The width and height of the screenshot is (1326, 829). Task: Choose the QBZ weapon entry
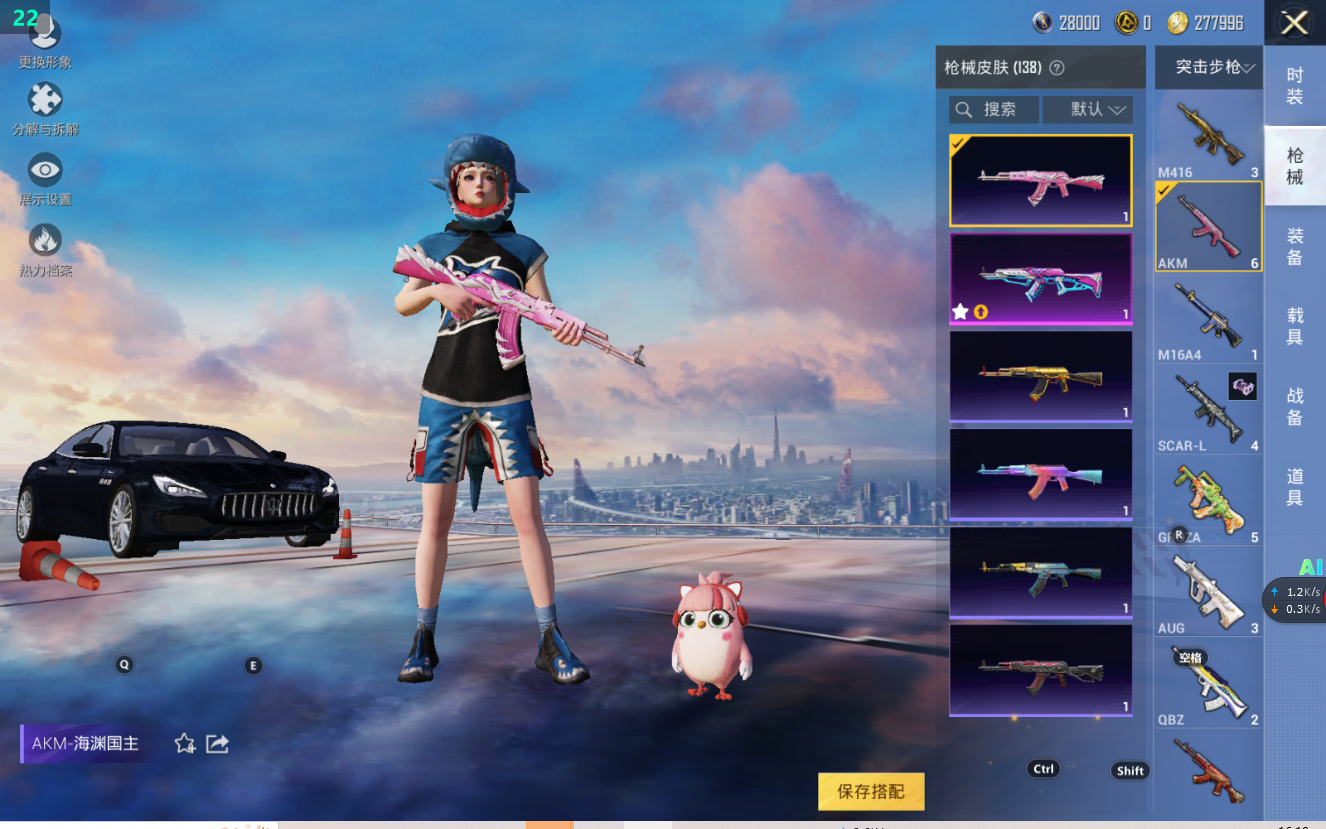coord(1208,685)
